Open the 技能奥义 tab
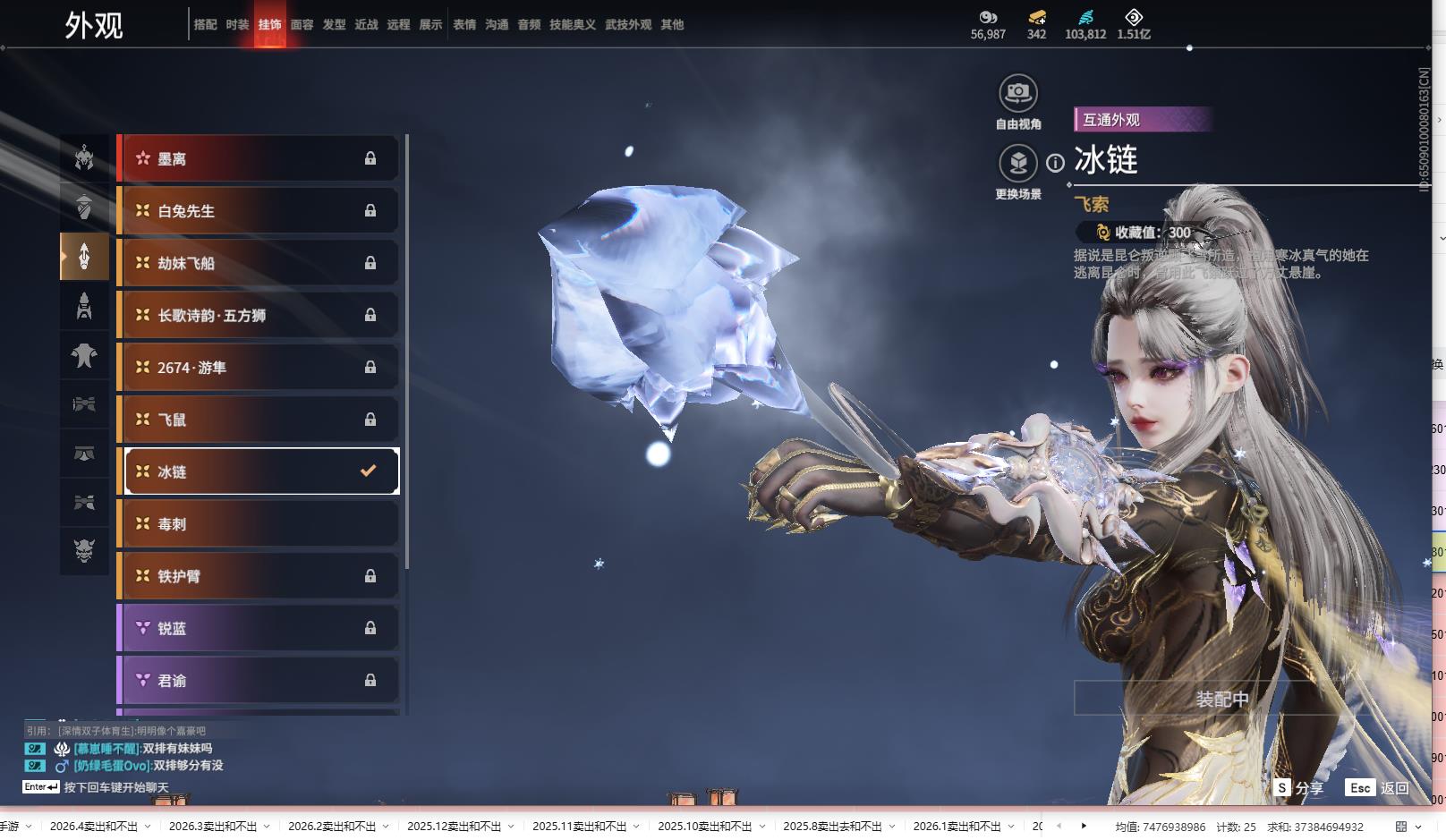The image size is (1446, 840). coord(572,25)
